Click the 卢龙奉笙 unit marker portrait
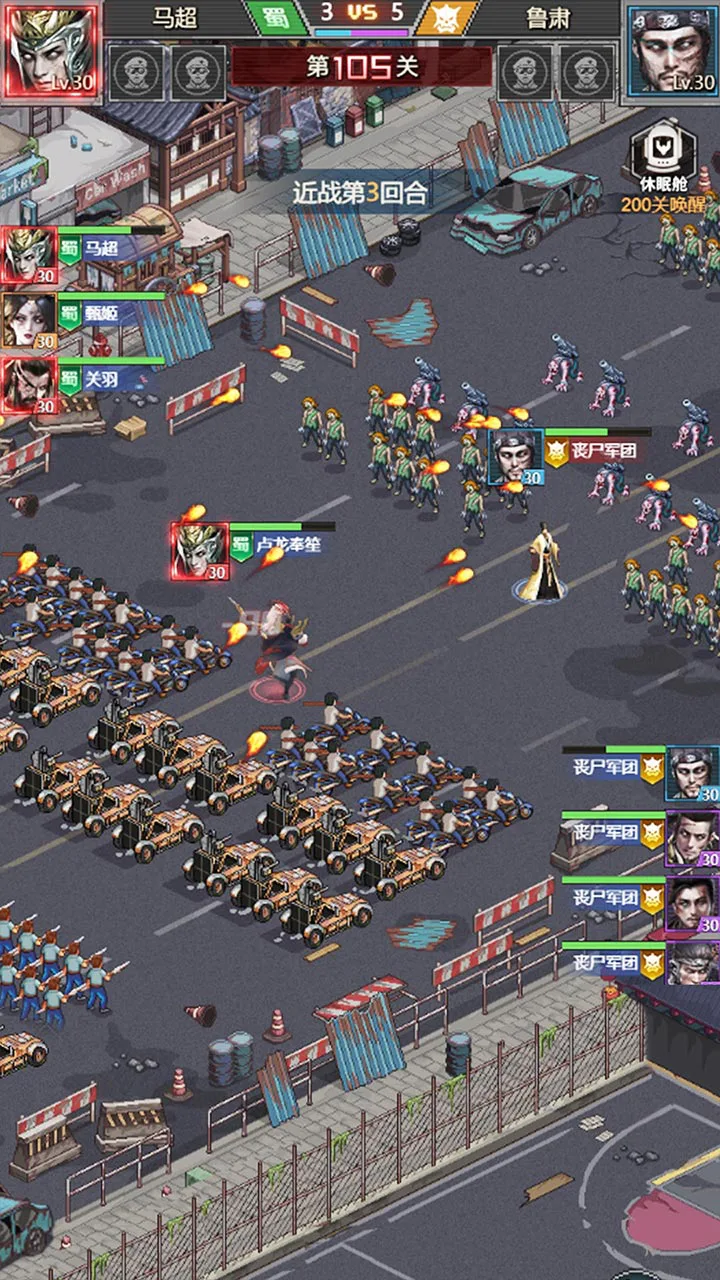The image size is (720, 1280). [x=200, y=550]
